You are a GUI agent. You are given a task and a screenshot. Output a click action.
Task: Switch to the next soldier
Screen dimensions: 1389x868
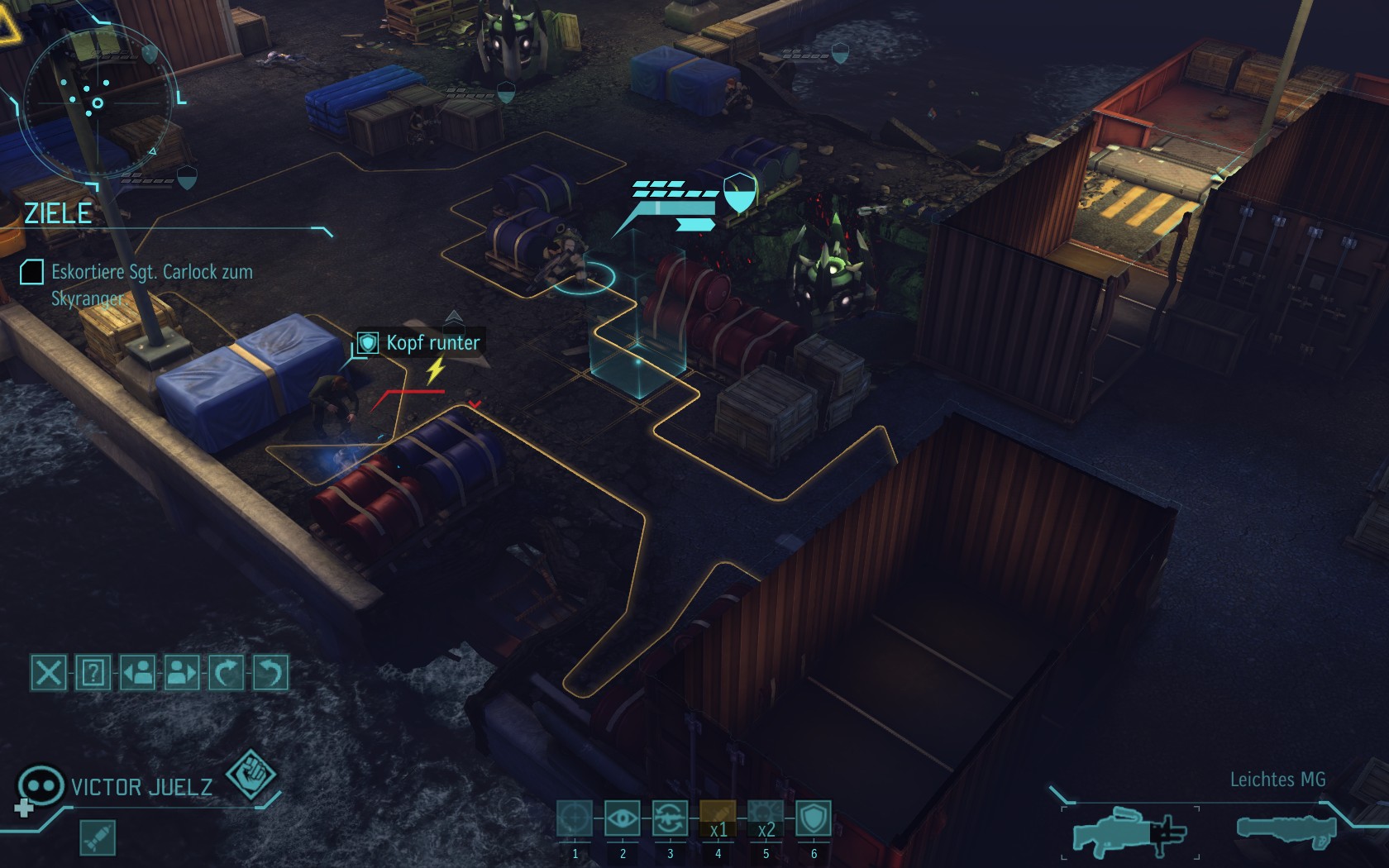point(182,673)
